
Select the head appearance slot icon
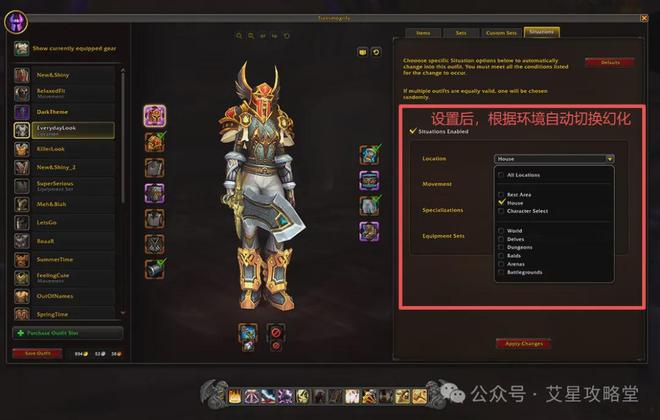154,116
